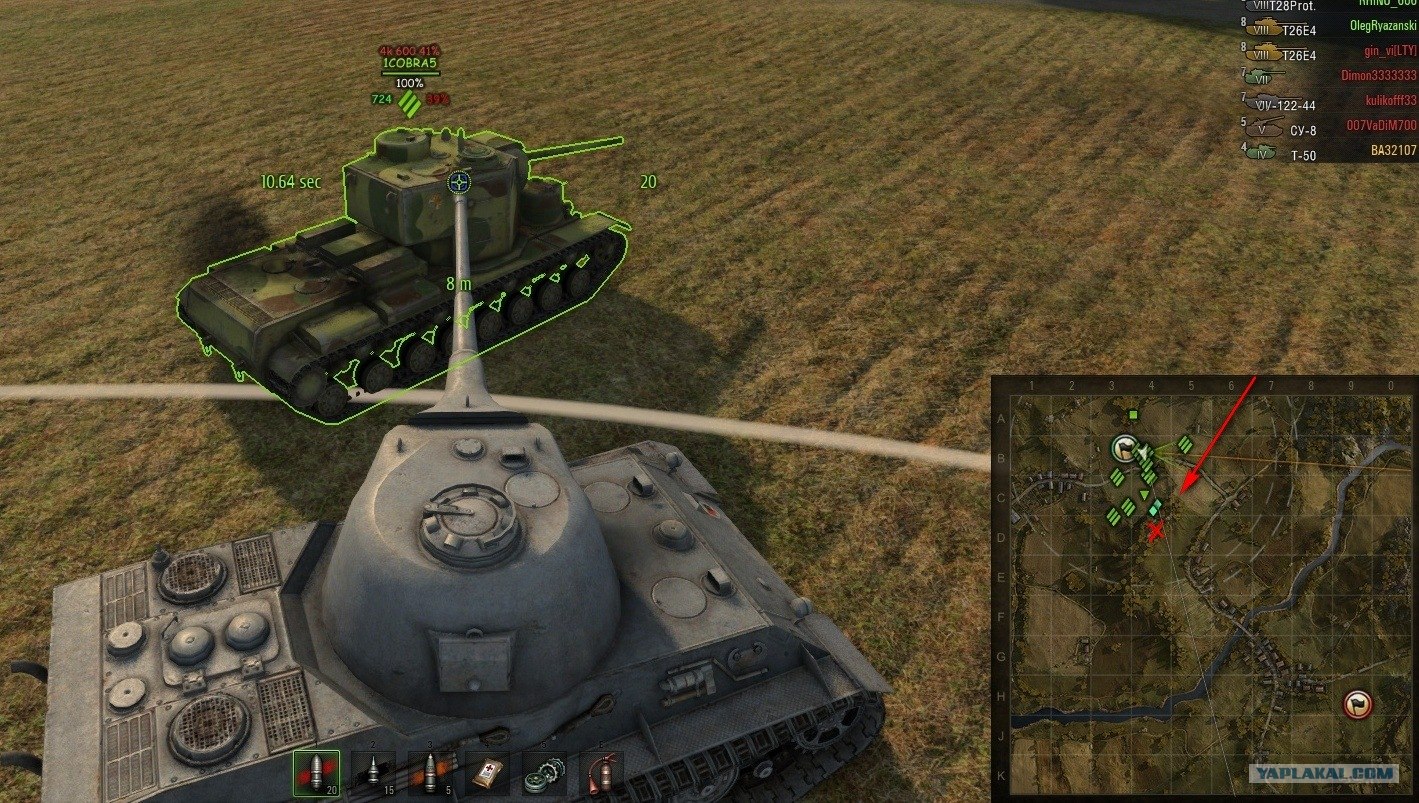Screen dimensions: 1419x803
Task: Choose the shell slot with 5 rounds
Action: pos(430,772)
